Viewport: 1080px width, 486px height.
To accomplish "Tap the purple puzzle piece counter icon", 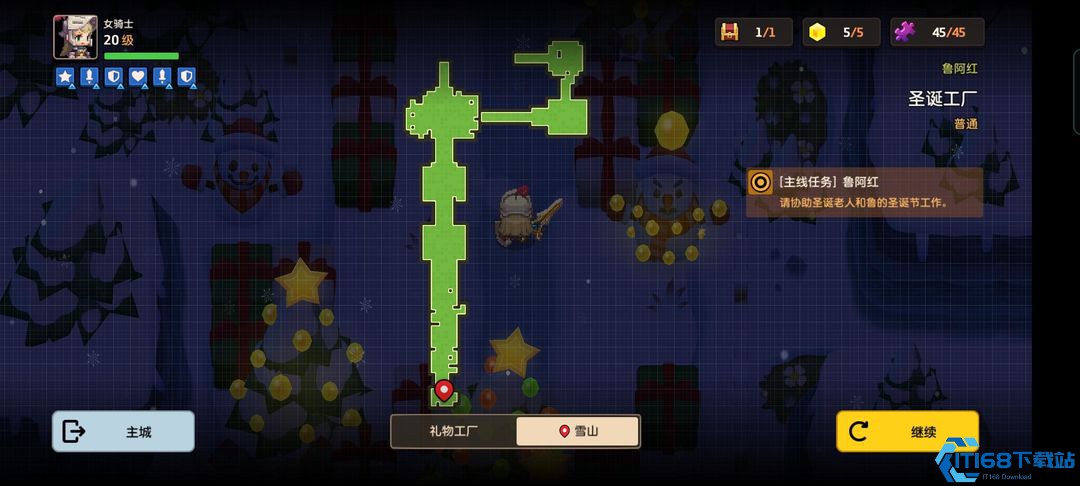I will pyautogui.click(x=905, y=32).
